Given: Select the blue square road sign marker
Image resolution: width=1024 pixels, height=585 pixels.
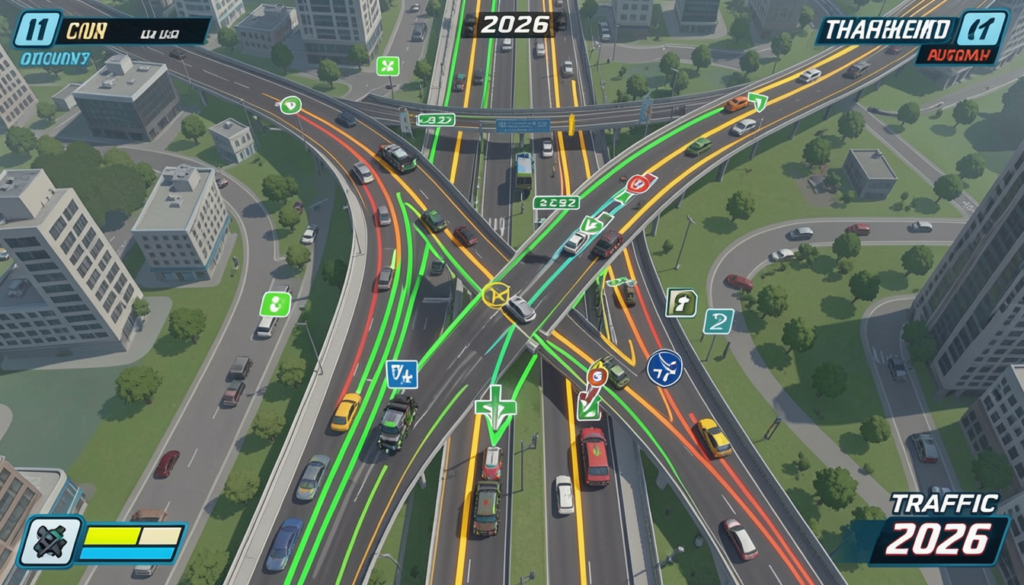Looking at the screenshot, I should tap(401, 374).
